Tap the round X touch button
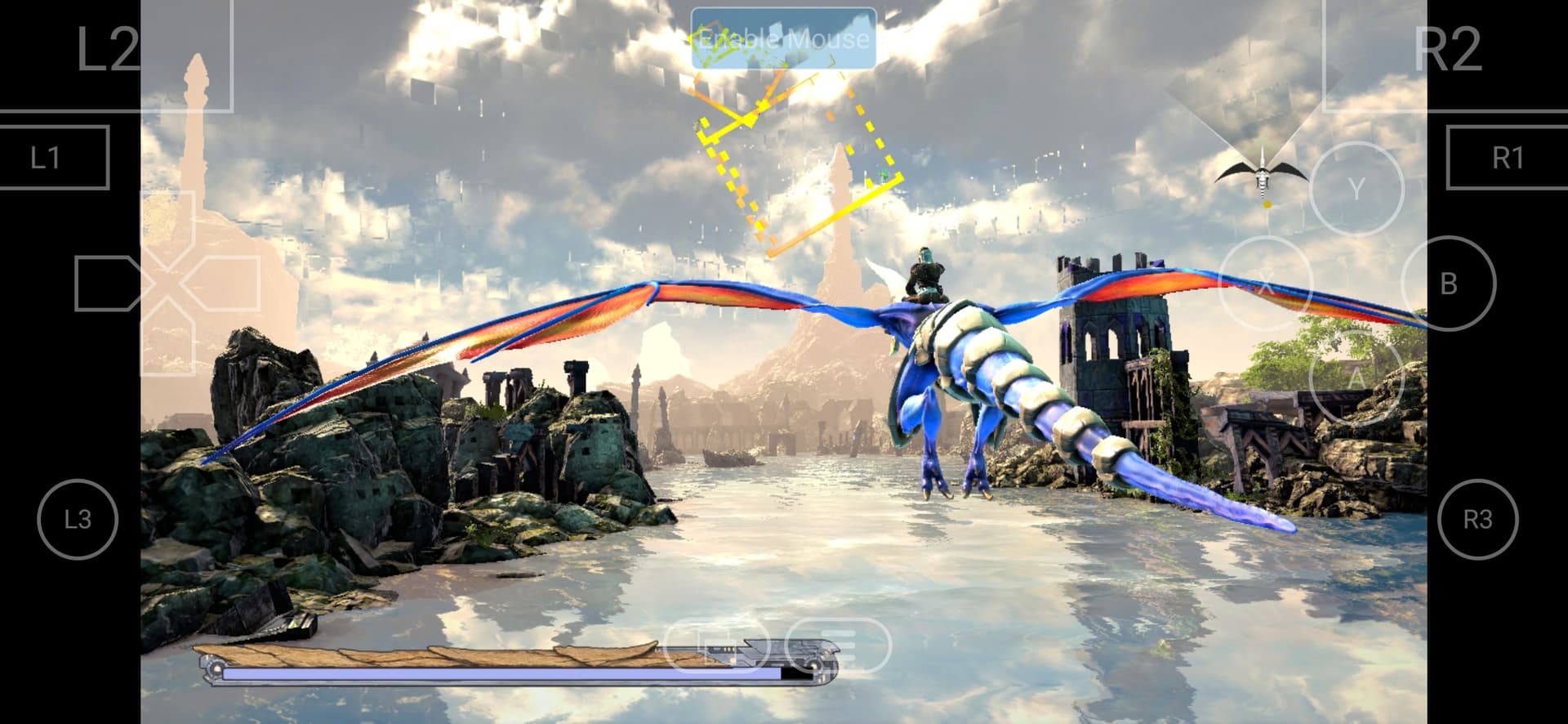The width and height of the screenshot is (1568, 724). [x=1265, y=284]
